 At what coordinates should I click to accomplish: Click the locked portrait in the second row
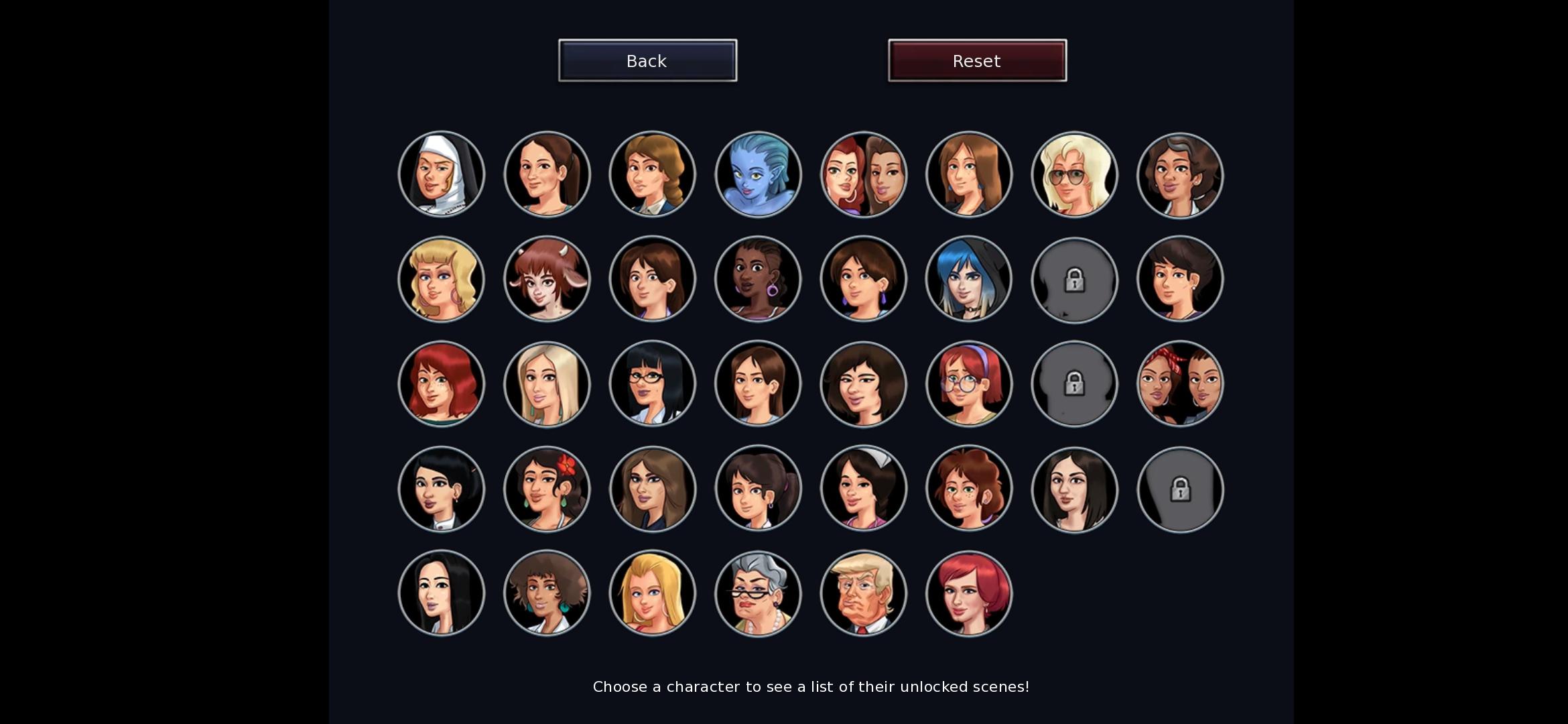(1074, 280)
